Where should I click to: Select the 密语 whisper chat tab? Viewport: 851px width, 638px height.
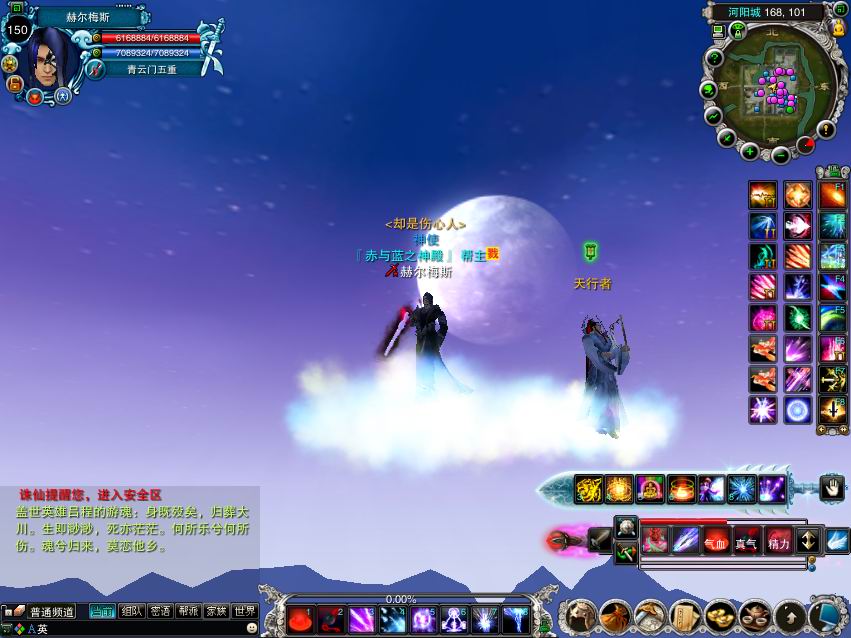tap(160, 611)
